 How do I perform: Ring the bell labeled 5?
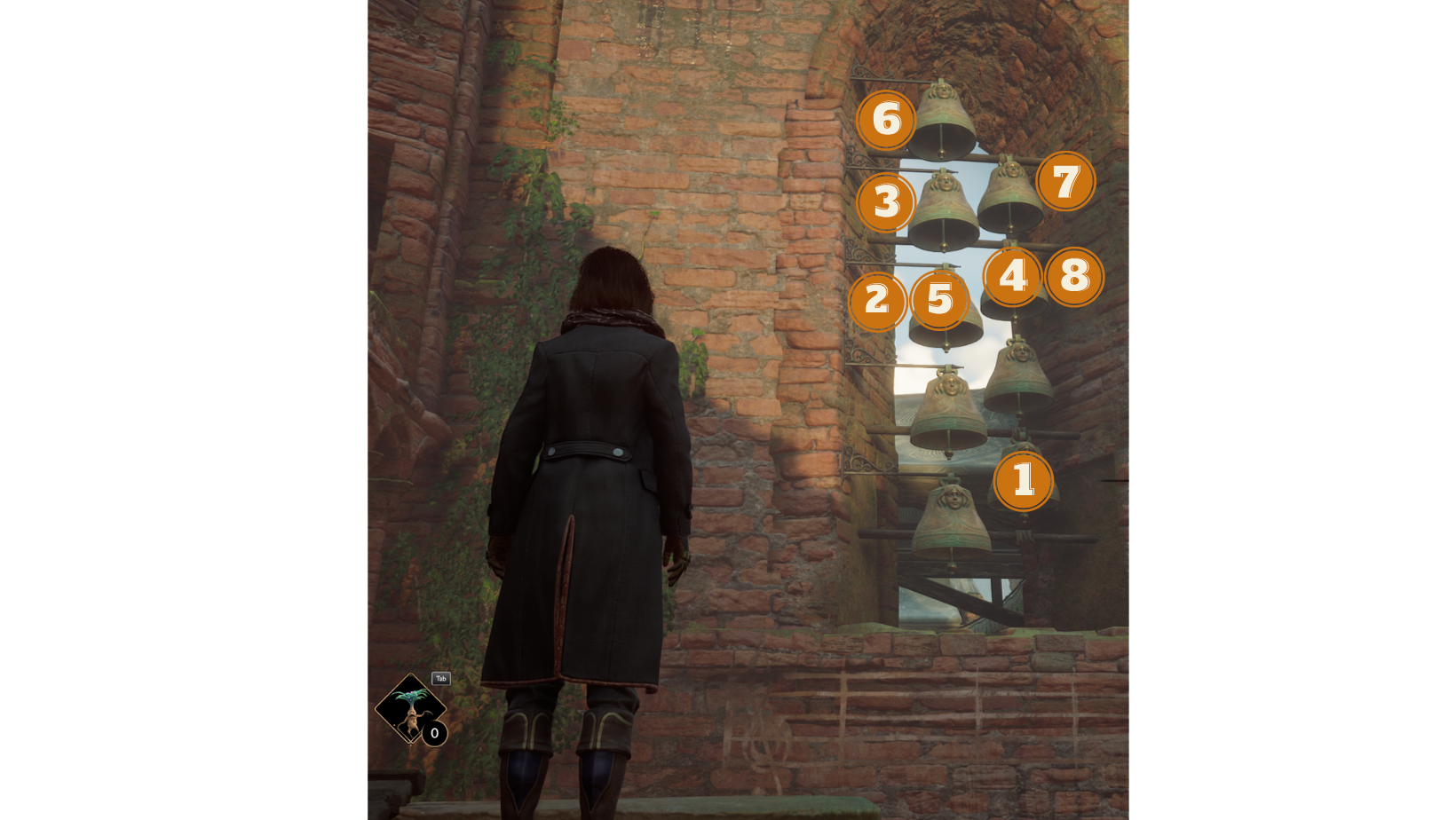click(938, 302)
